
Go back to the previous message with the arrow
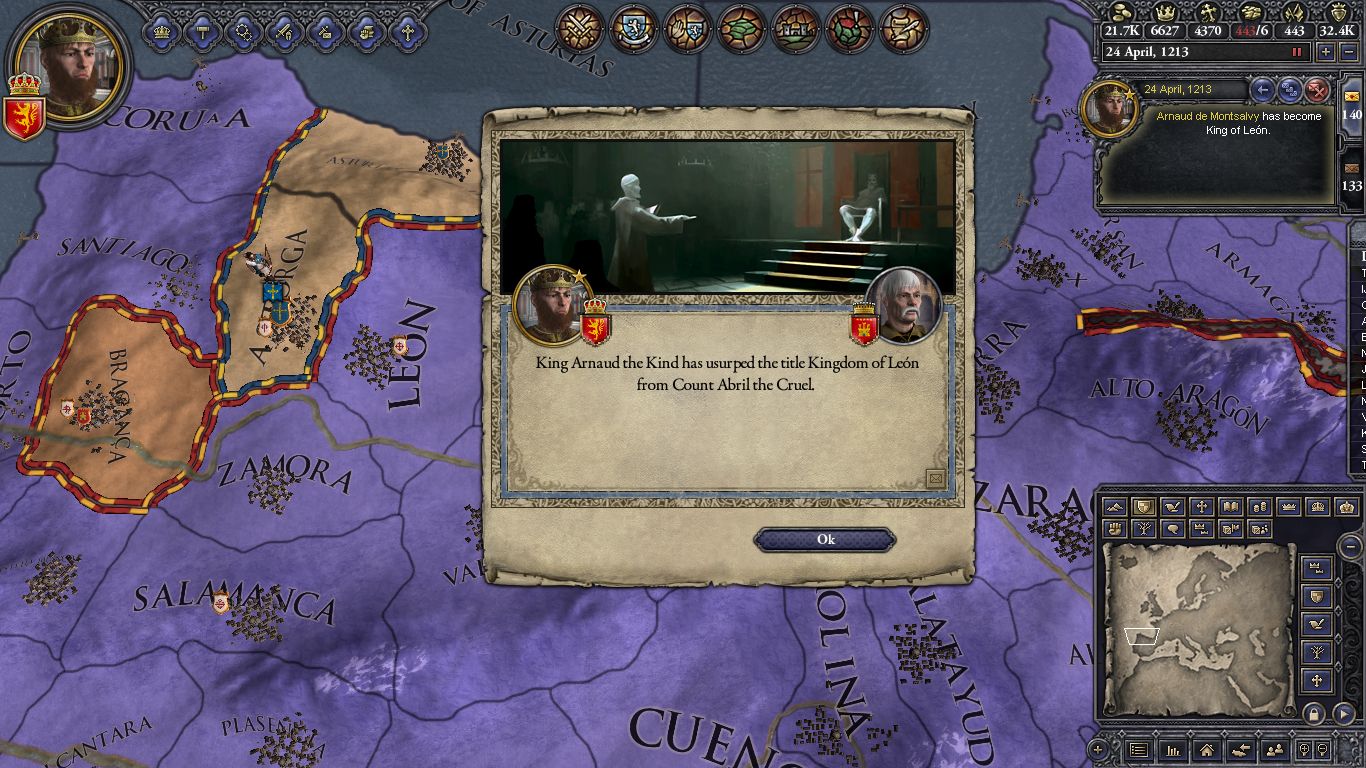(1263, 90)
